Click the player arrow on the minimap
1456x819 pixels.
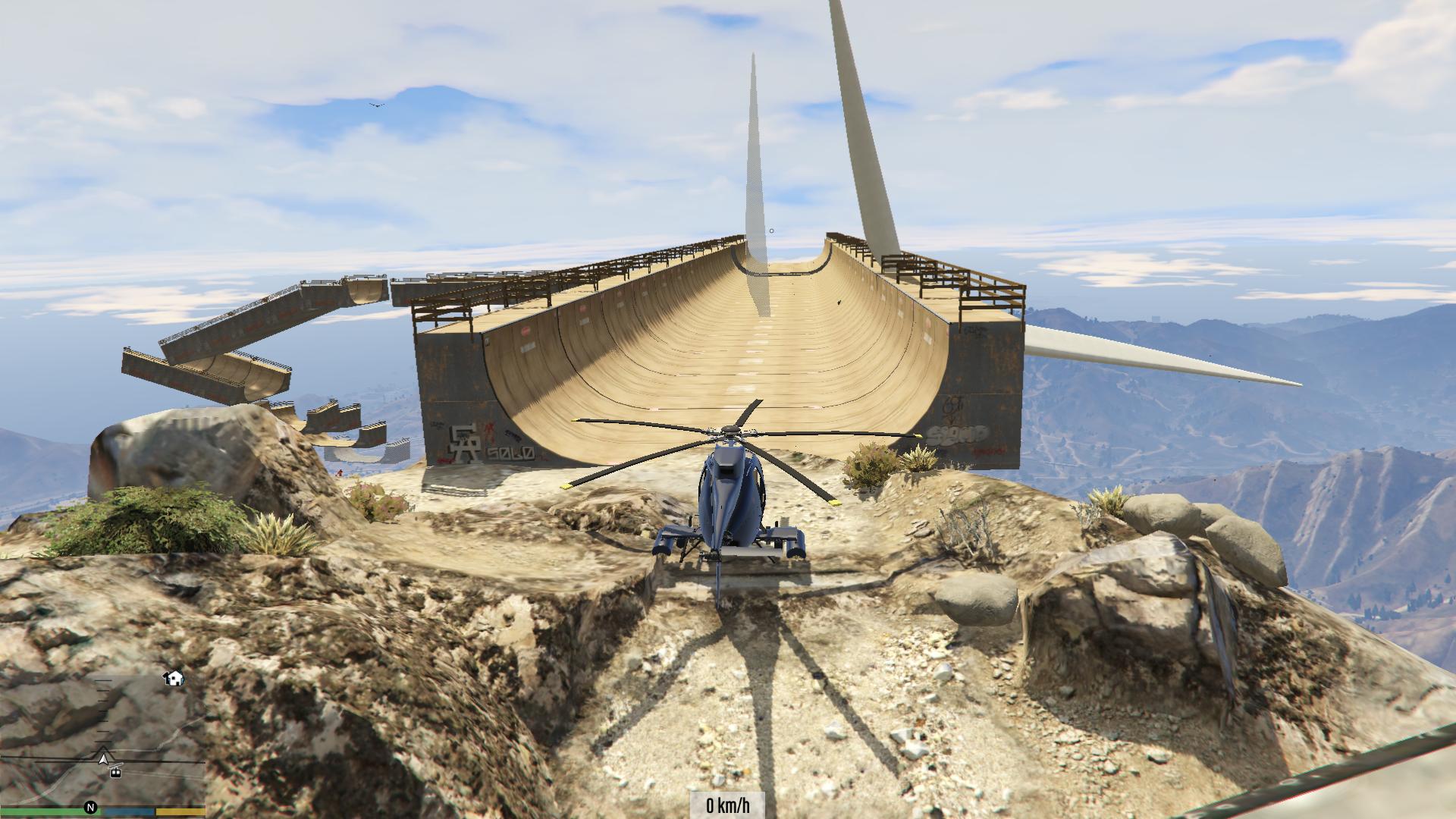[x=103, y=755]
